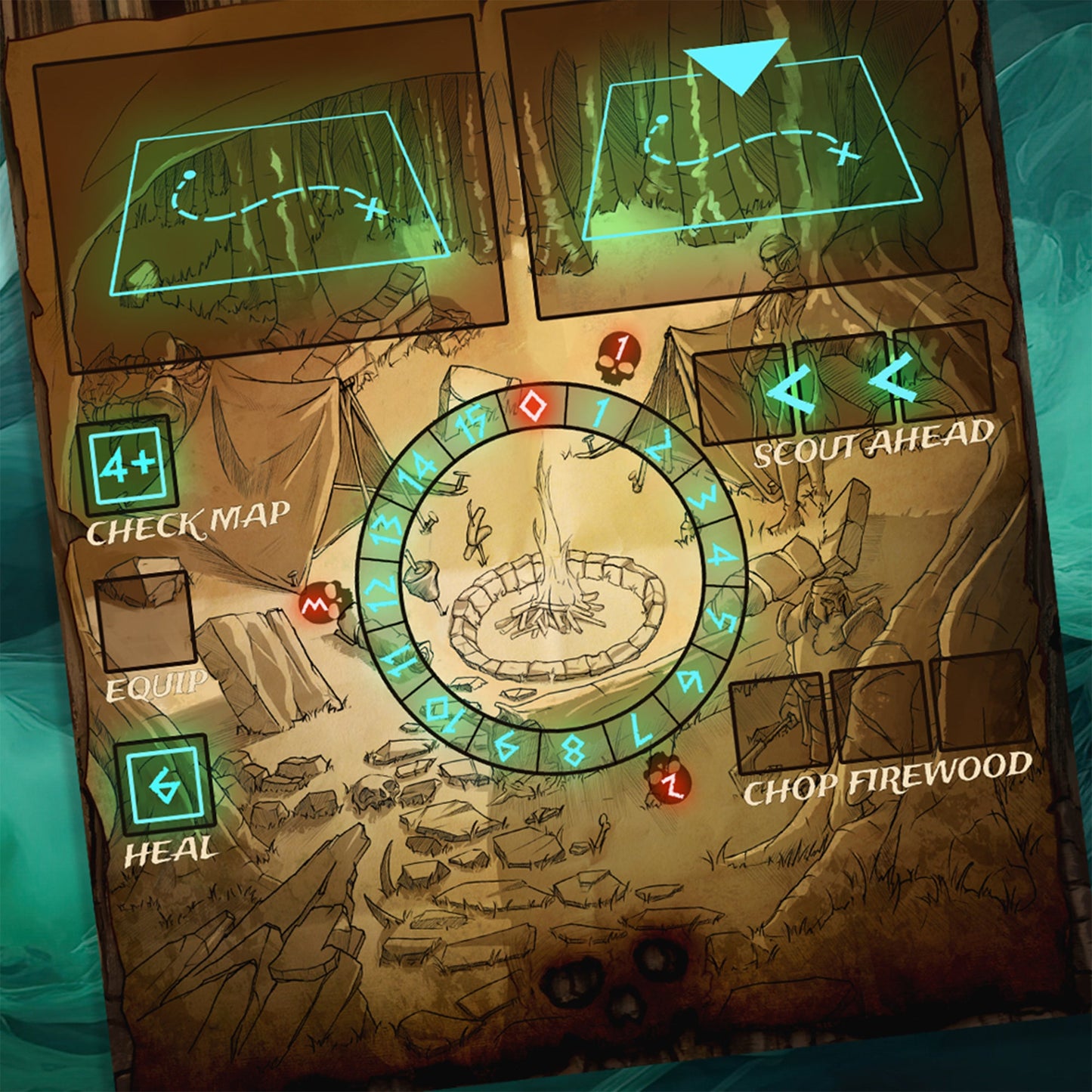Click the cyan triangle above the right map
Viewport: 1092px width, 1092px height.
pos(737,64)
